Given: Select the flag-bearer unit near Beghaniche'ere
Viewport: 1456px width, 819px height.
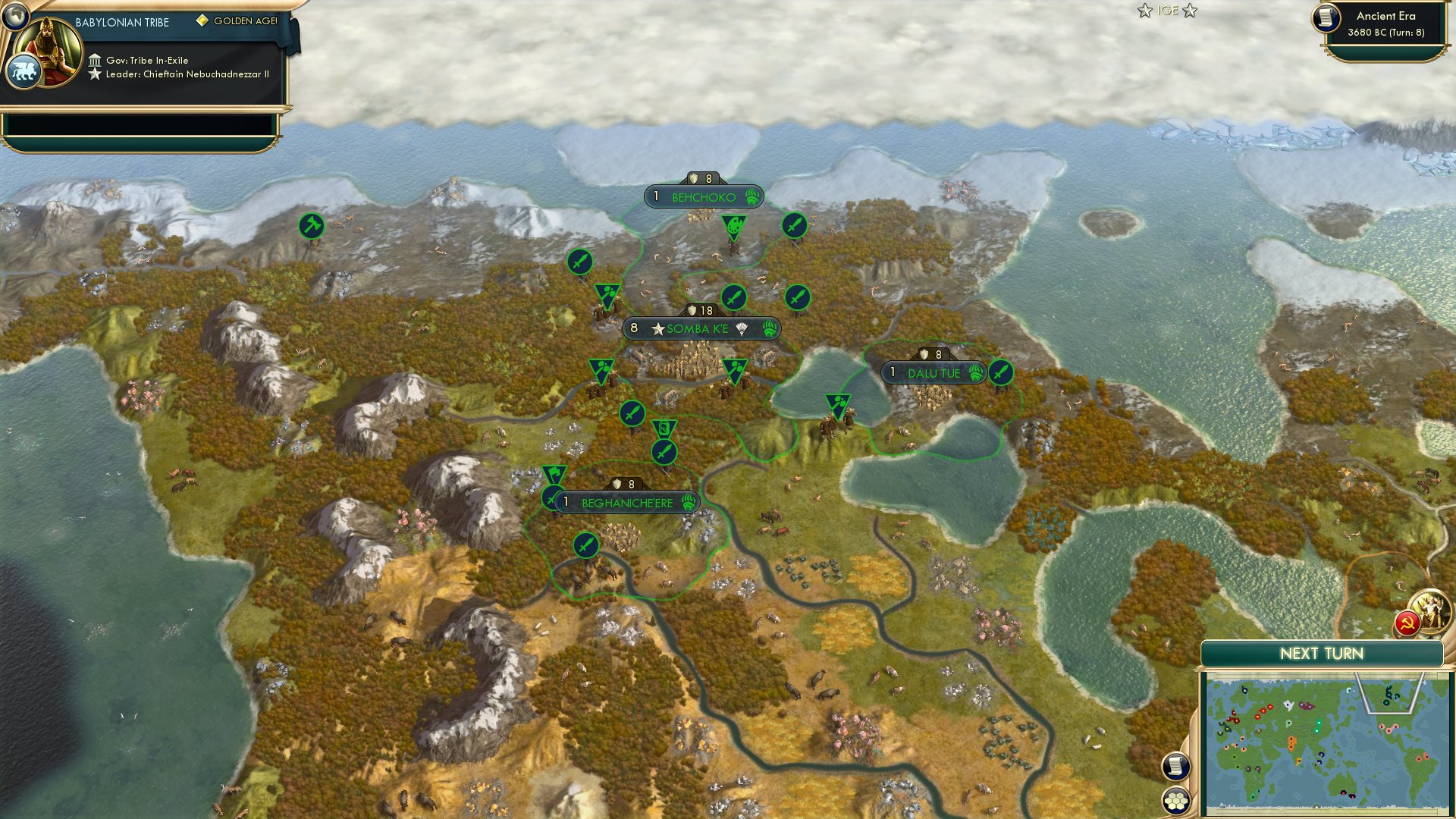Looking at the screenshot, I should tap(554, 474).
